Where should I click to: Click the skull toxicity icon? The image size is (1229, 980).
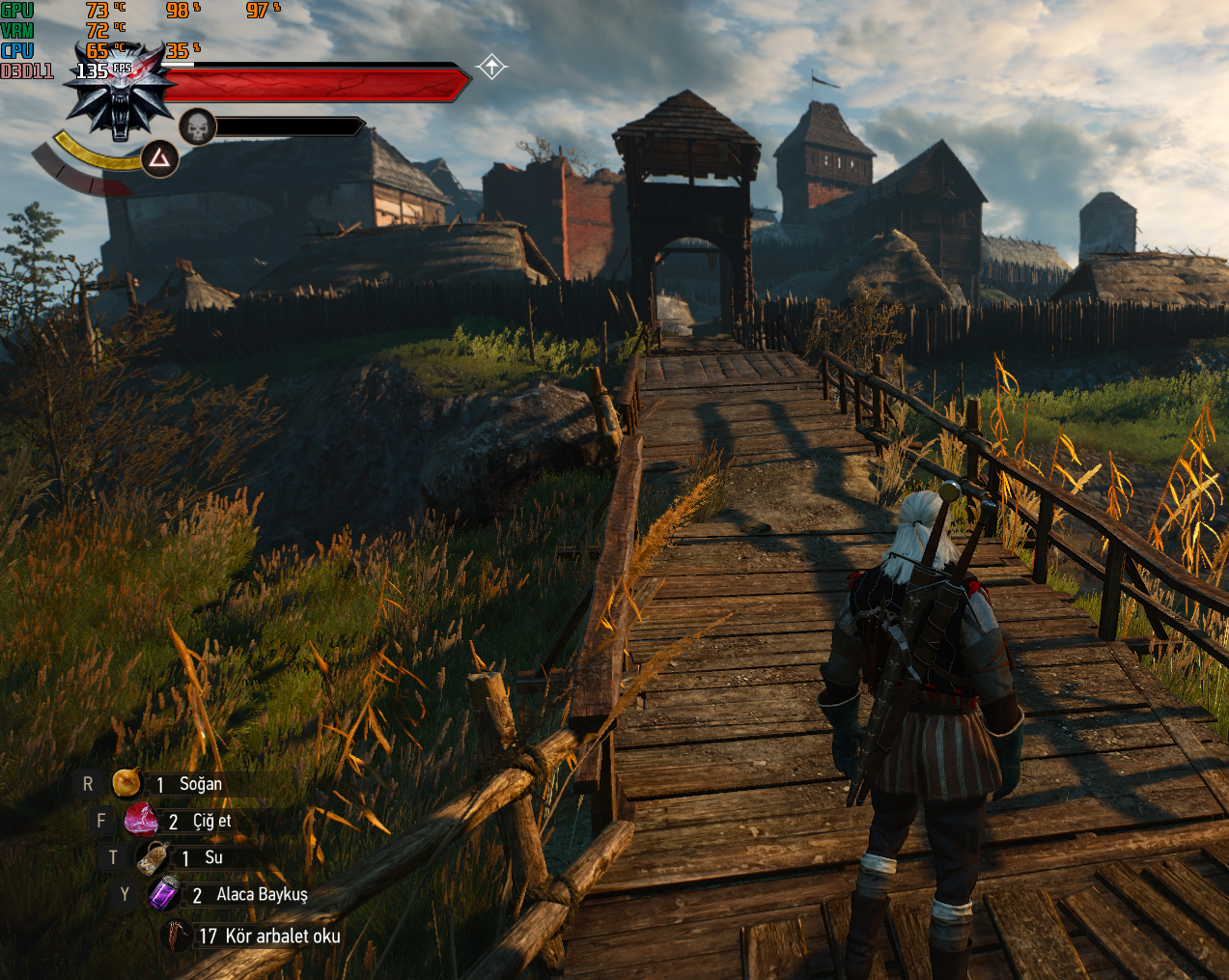pyautogui.click(x=197, y=126)
